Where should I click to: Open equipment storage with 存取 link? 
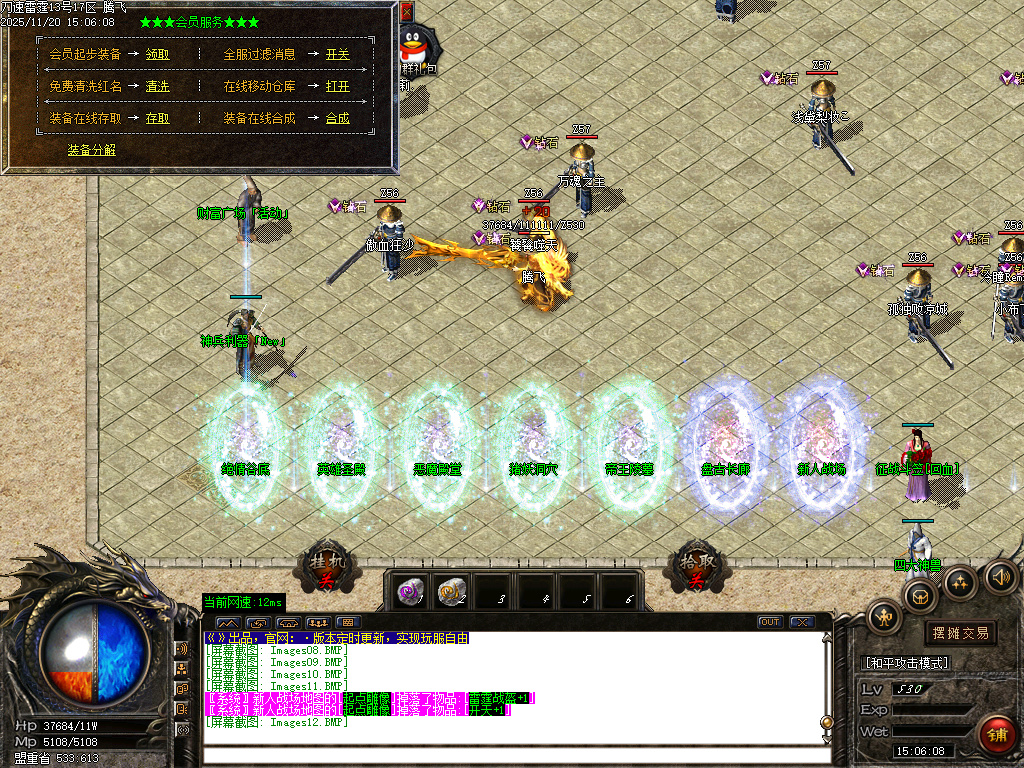point(157,119)
